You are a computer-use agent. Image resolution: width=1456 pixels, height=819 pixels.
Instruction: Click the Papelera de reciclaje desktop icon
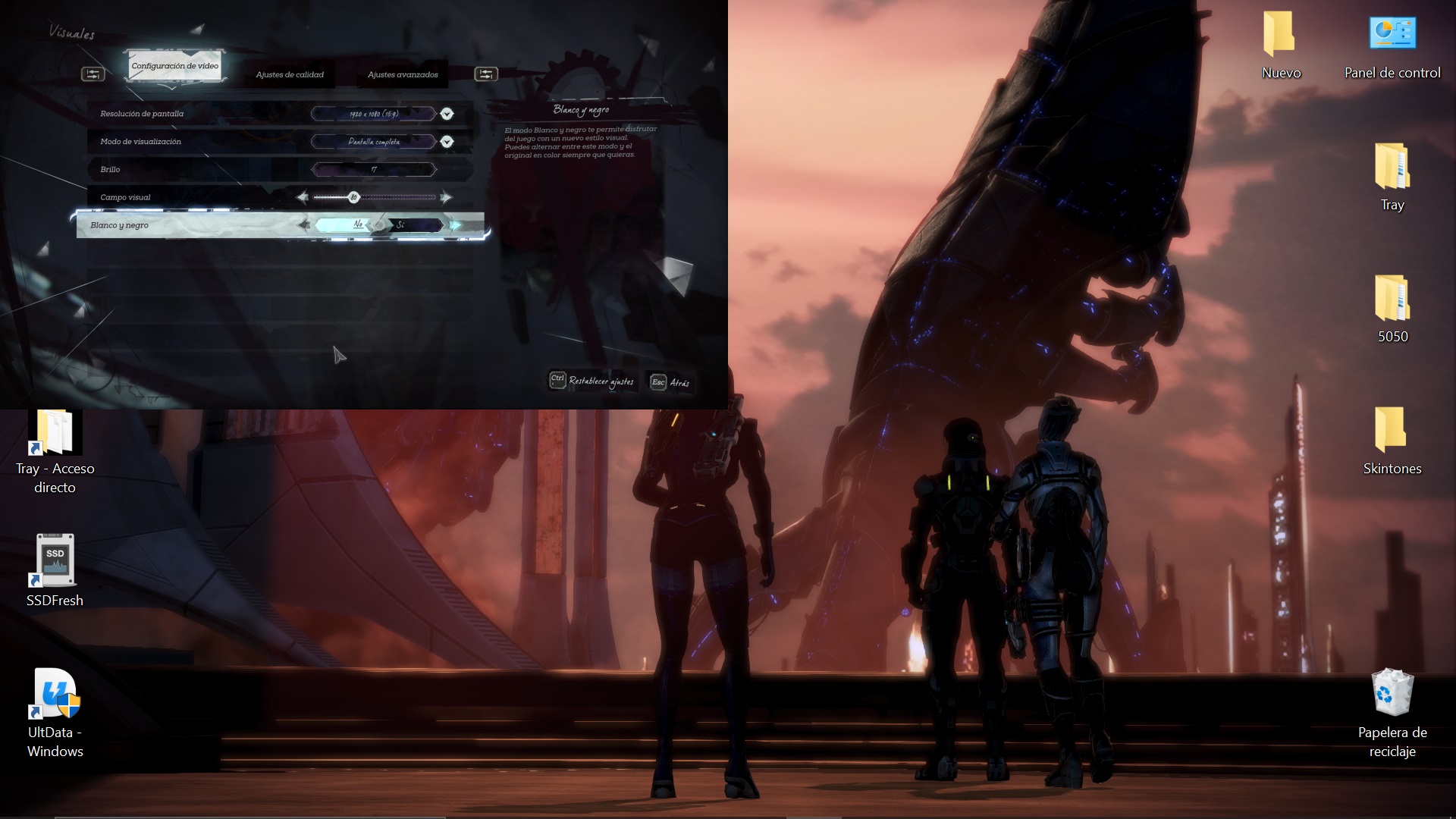pos(1392,710)
